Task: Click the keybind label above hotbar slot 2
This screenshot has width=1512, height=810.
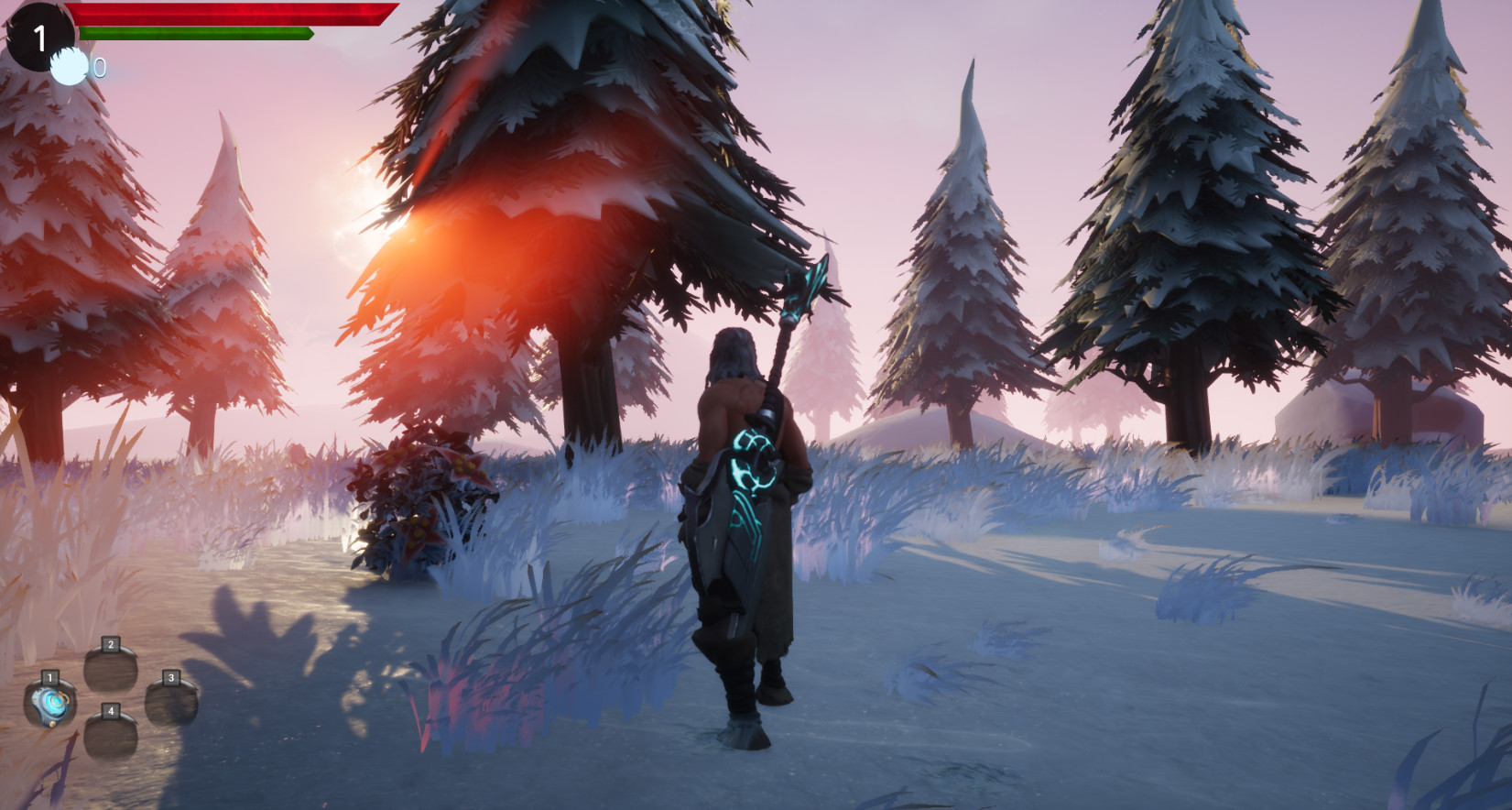Action: click(110, 644)
